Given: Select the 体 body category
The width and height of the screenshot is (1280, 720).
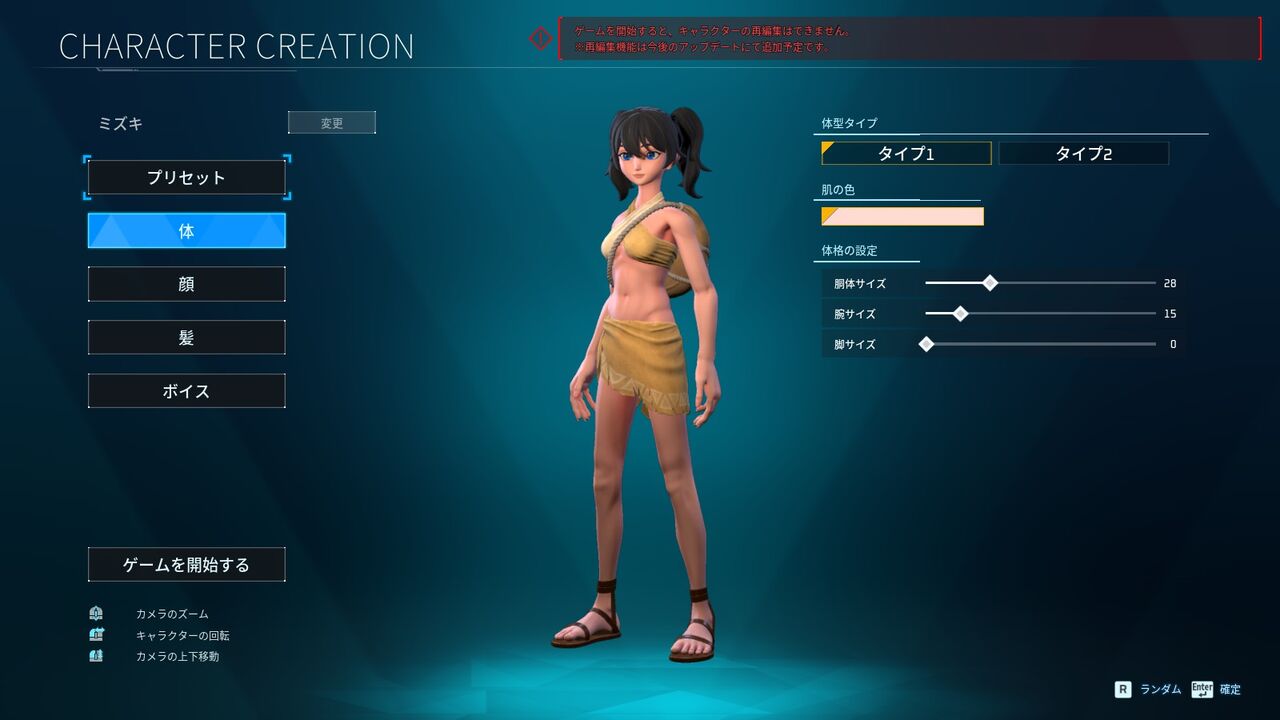Looking at the screenshot, I should point(187,231).
